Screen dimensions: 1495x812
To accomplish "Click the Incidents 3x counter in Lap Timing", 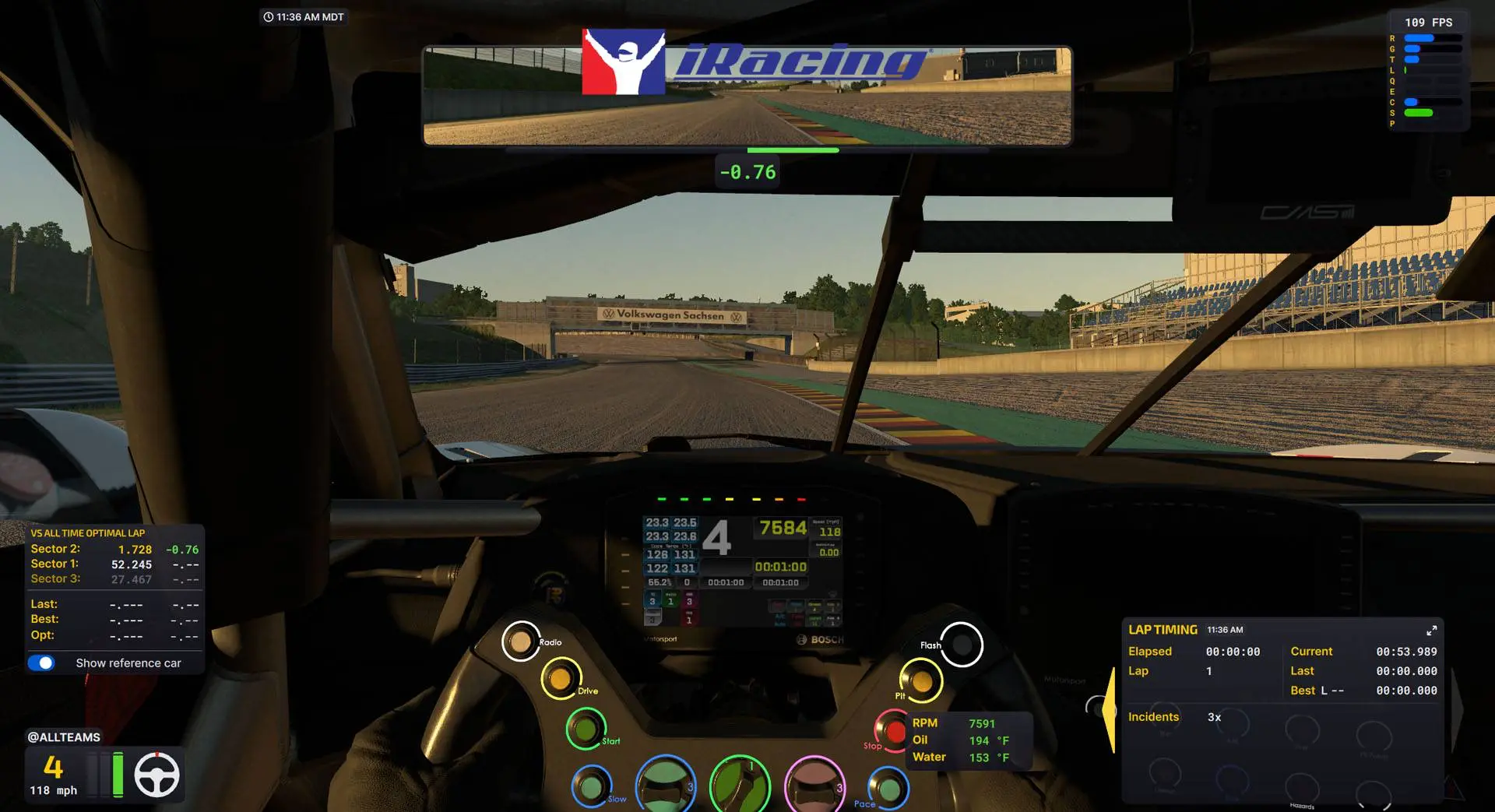I will click(x=1175, y=717).
